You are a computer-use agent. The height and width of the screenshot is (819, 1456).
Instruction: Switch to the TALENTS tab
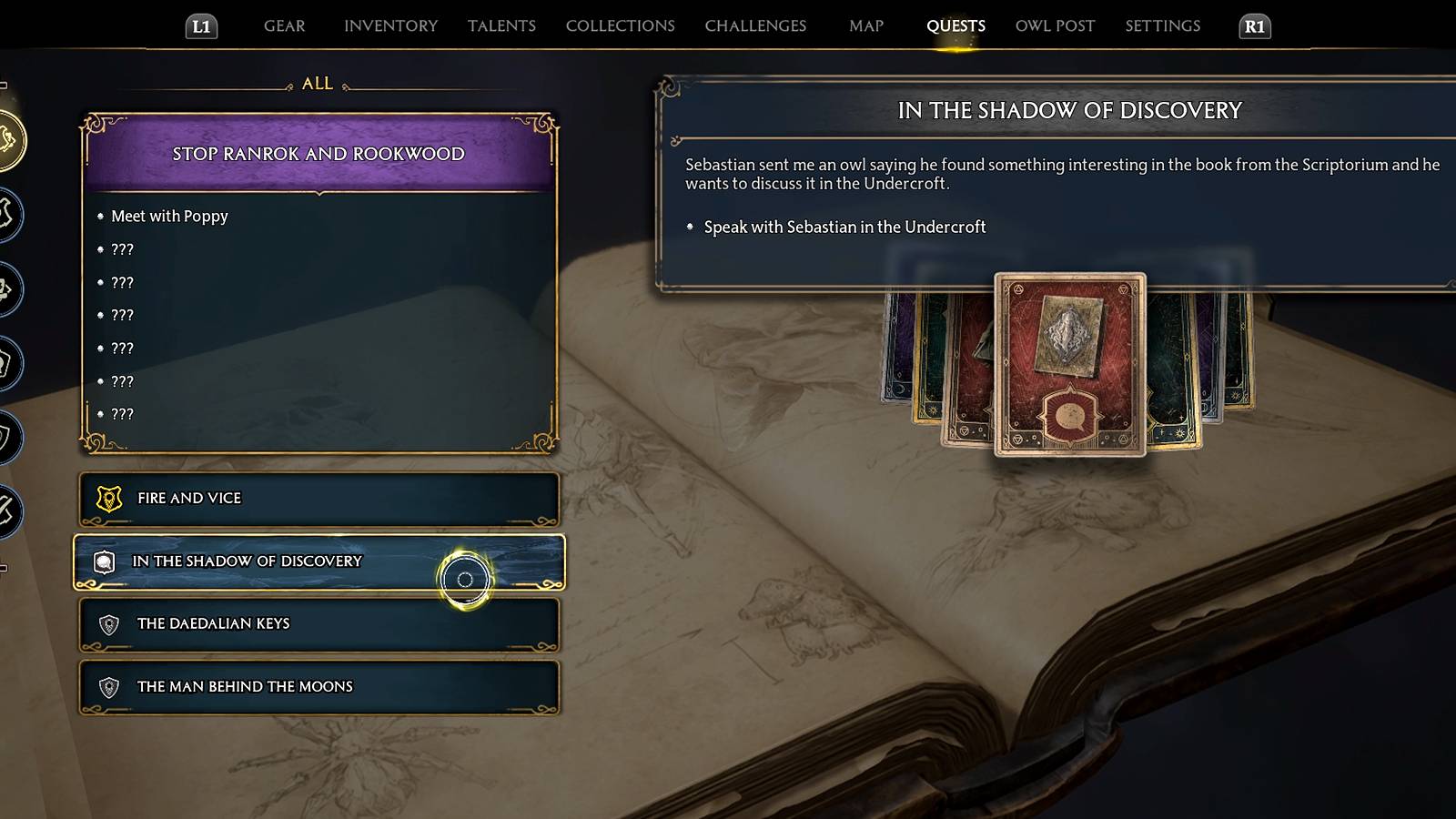click(x=501, y=25)
